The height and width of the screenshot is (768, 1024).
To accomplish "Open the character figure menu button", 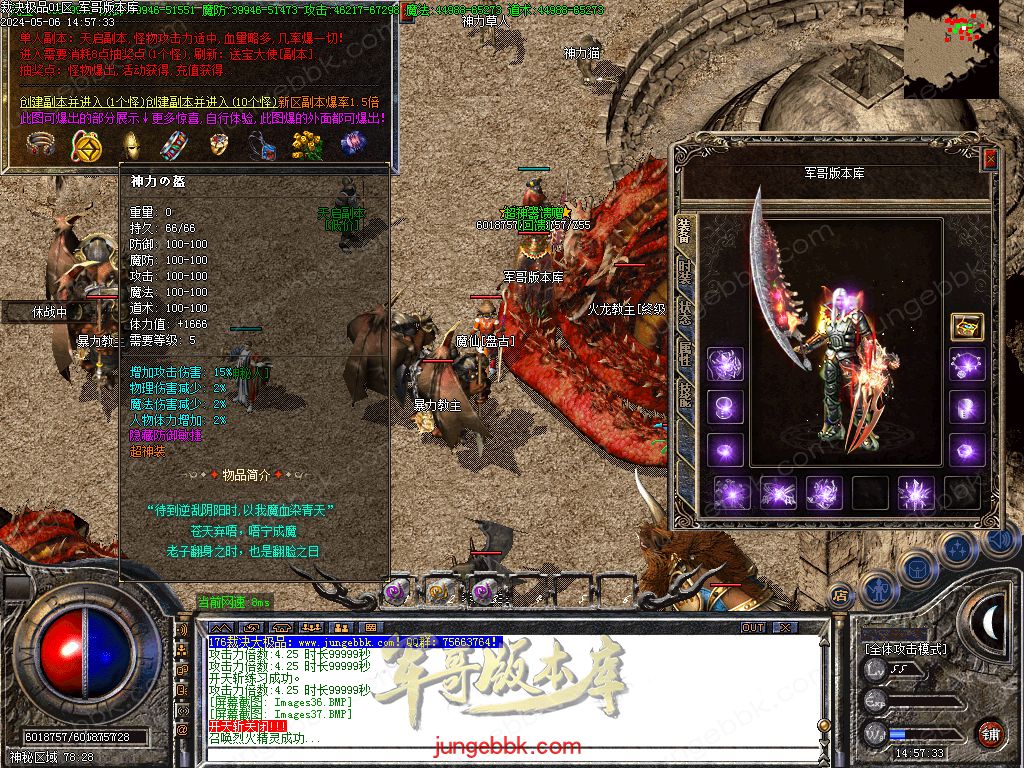I will [x=880, y=590].
